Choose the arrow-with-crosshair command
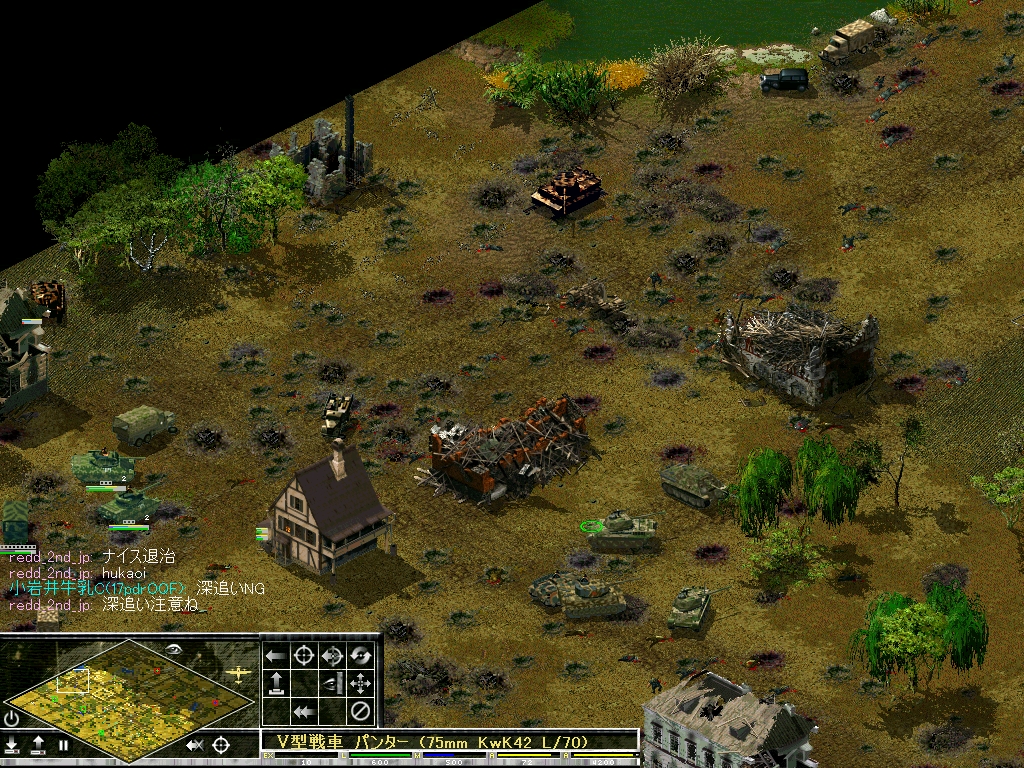Screen dimensions: 1024x768 pos(332,656)
